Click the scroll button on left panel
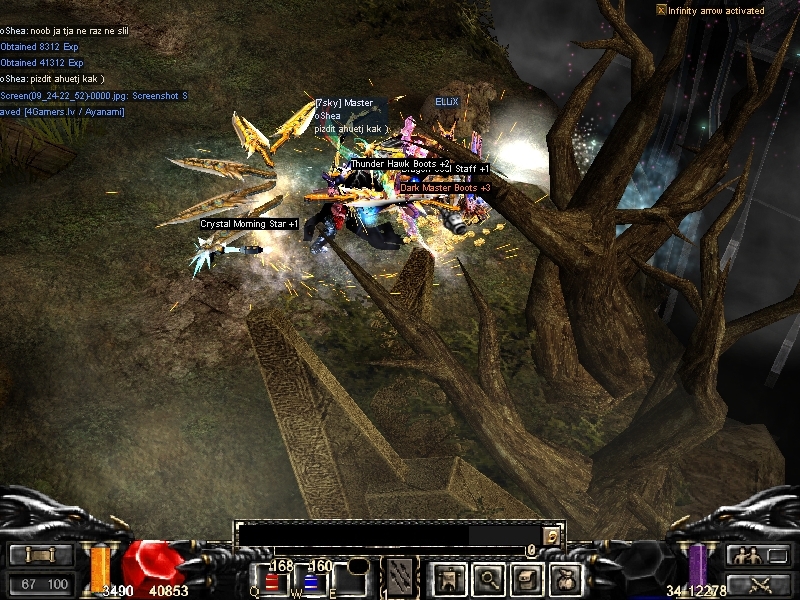This screenshot has height=600, width=800. pos(41,556)
